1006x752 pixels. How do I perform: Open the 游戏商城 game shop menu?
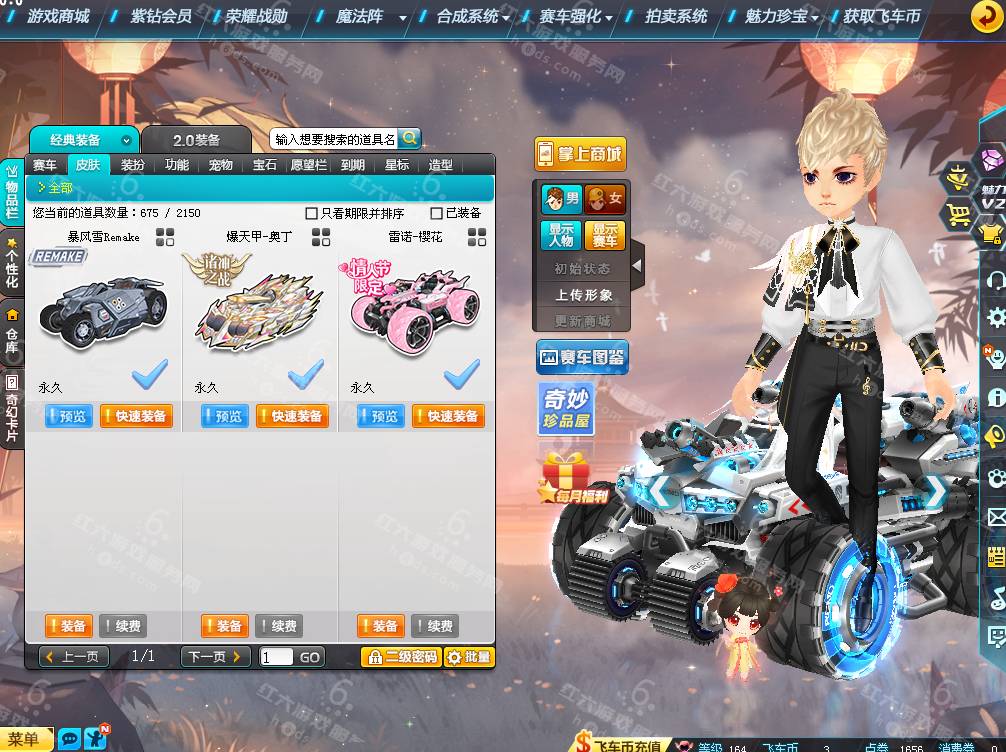58,16
